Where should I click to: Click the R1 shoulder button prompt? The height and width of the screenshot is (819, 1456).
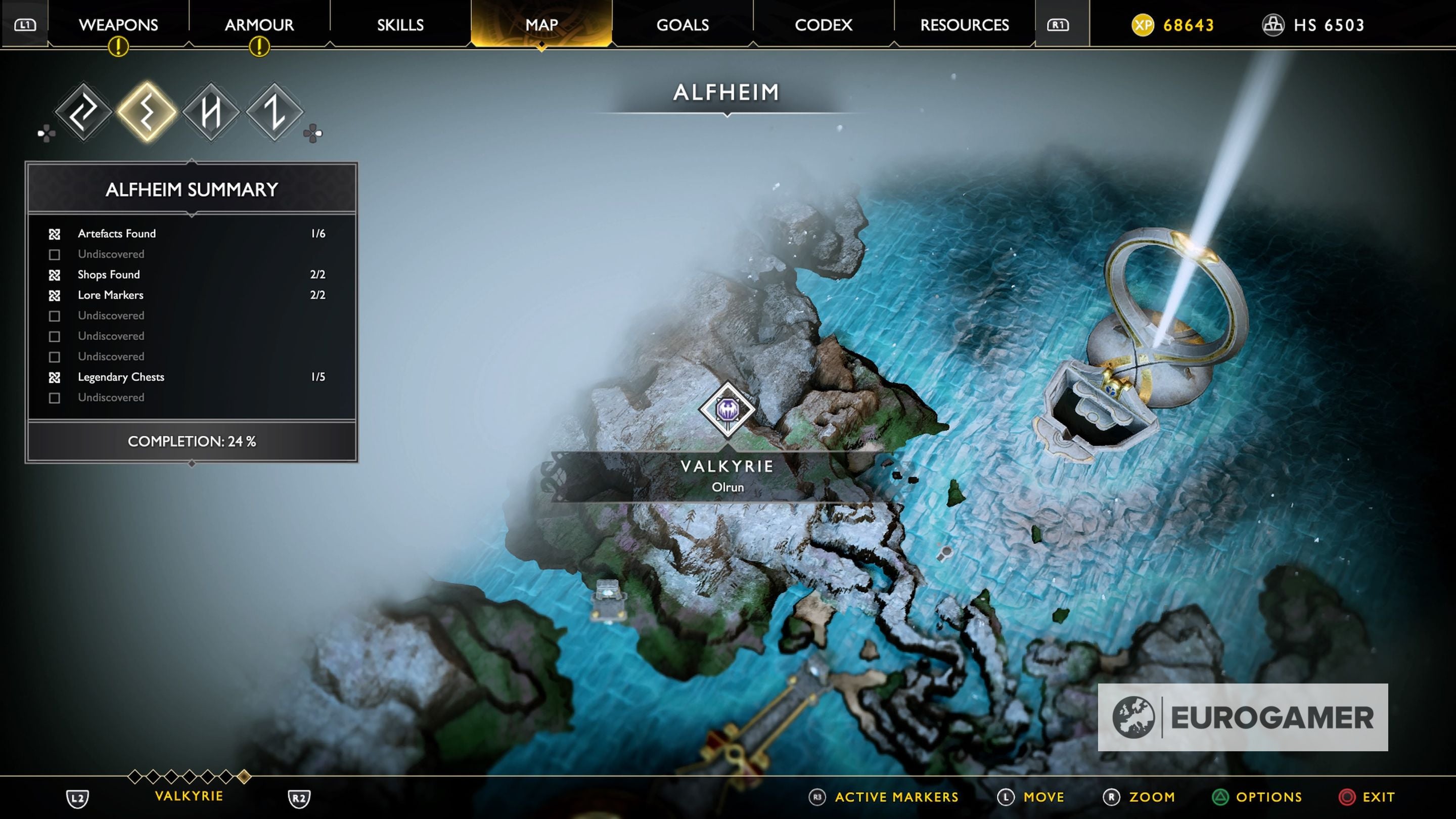click(x=1058, y=25)
